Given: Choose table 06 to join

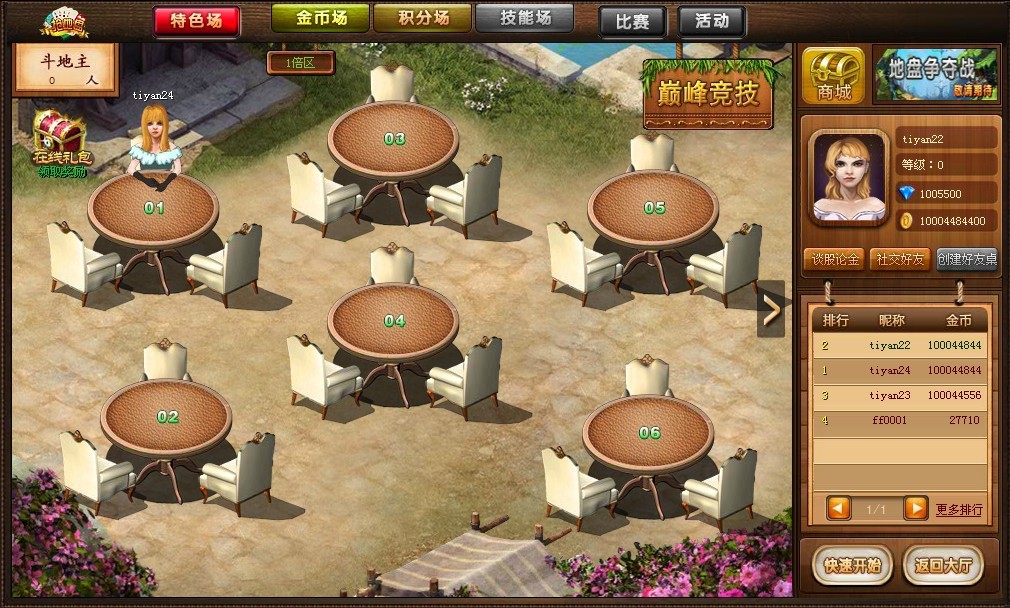Looking at the screenshot, I should (649, 433).
